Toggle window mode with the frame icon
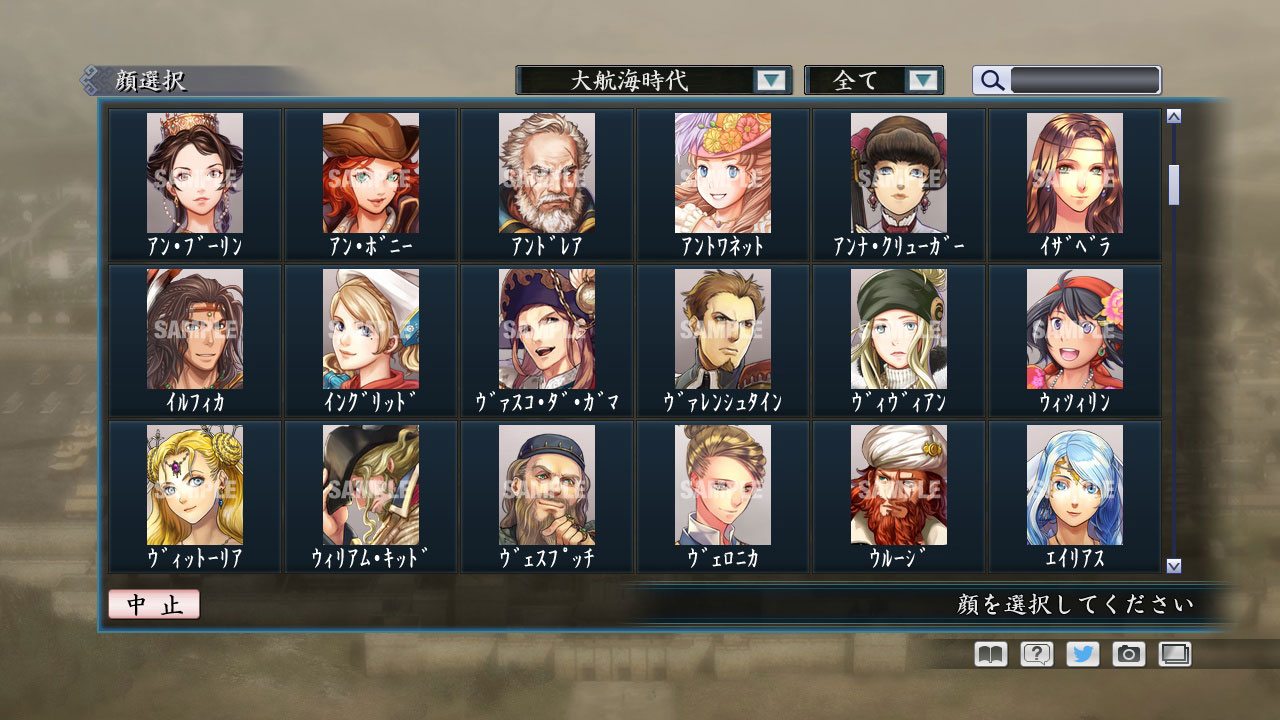Viewport: 1280px width, 720px height. tap(1173, 653)
